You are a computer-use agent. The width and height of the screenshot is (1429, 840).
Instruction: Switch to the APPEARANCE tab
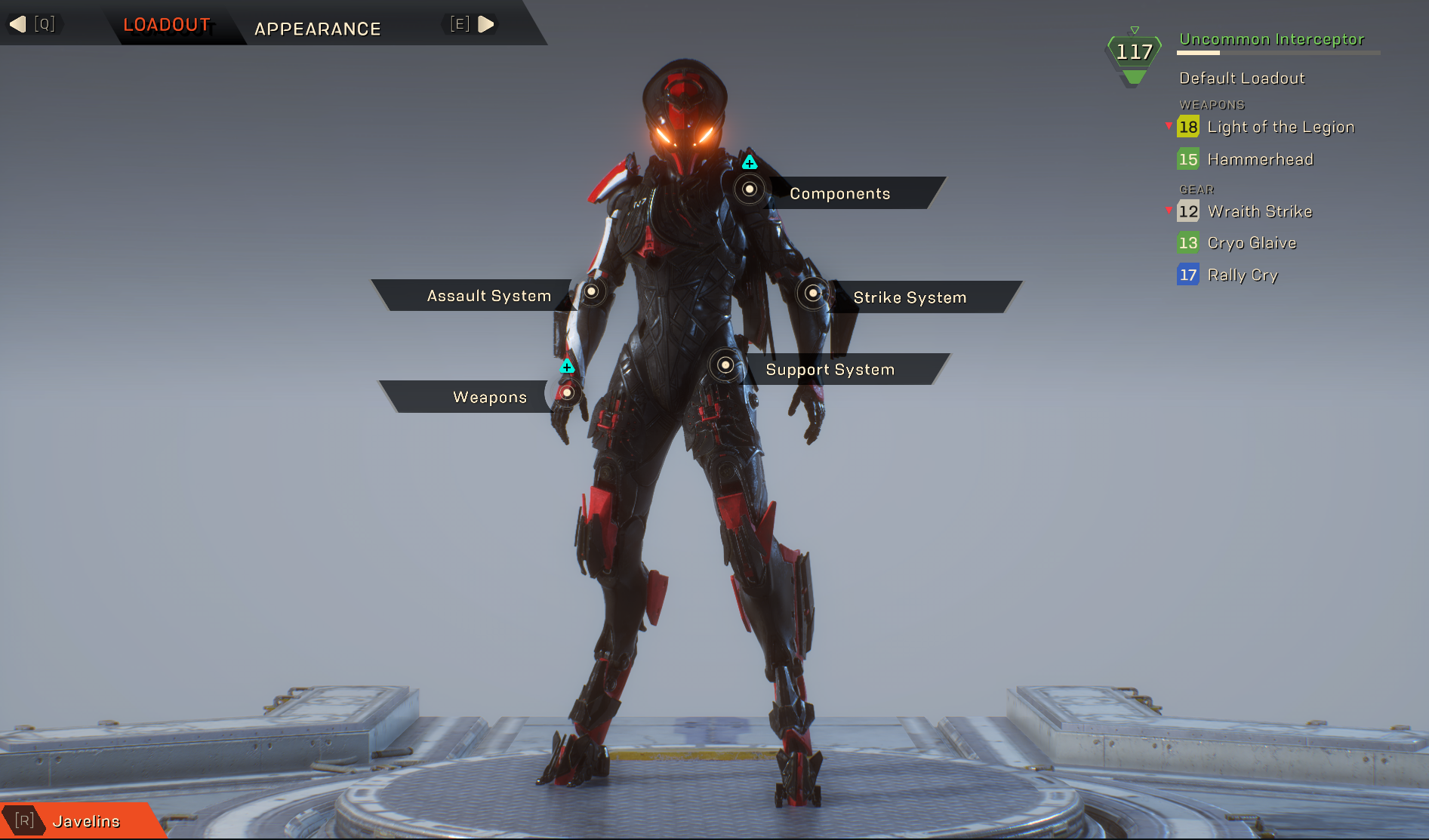[317, 29]
